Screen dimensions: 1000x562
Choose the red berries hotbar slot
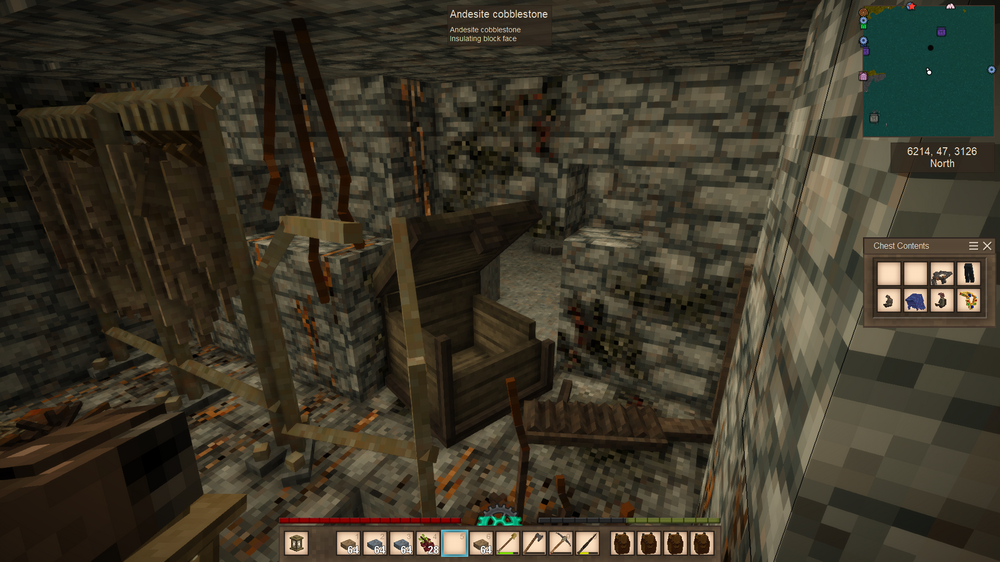(428, 543)
